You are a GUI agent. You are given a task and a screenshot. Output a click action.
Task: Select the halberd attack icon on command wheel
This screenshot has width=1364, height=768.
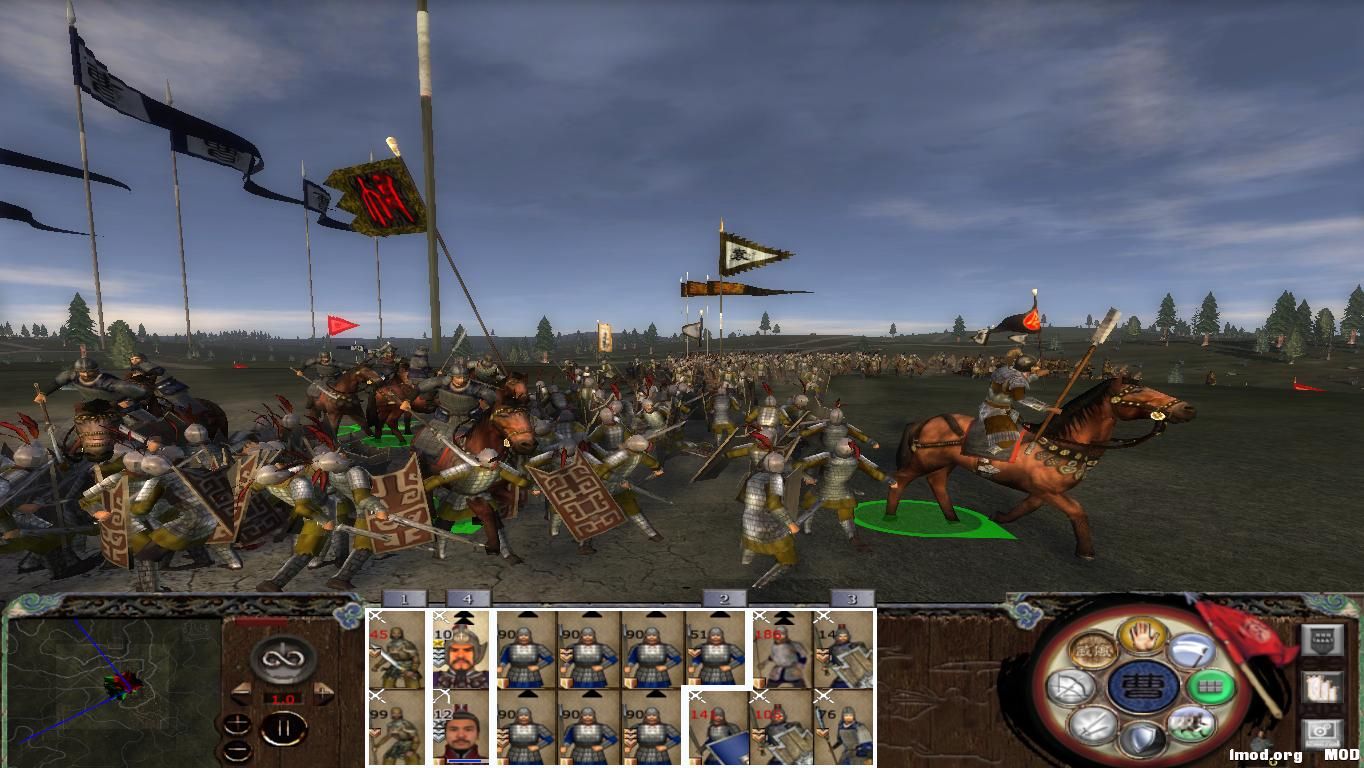pyautogui.click(x=1192, y=650)
